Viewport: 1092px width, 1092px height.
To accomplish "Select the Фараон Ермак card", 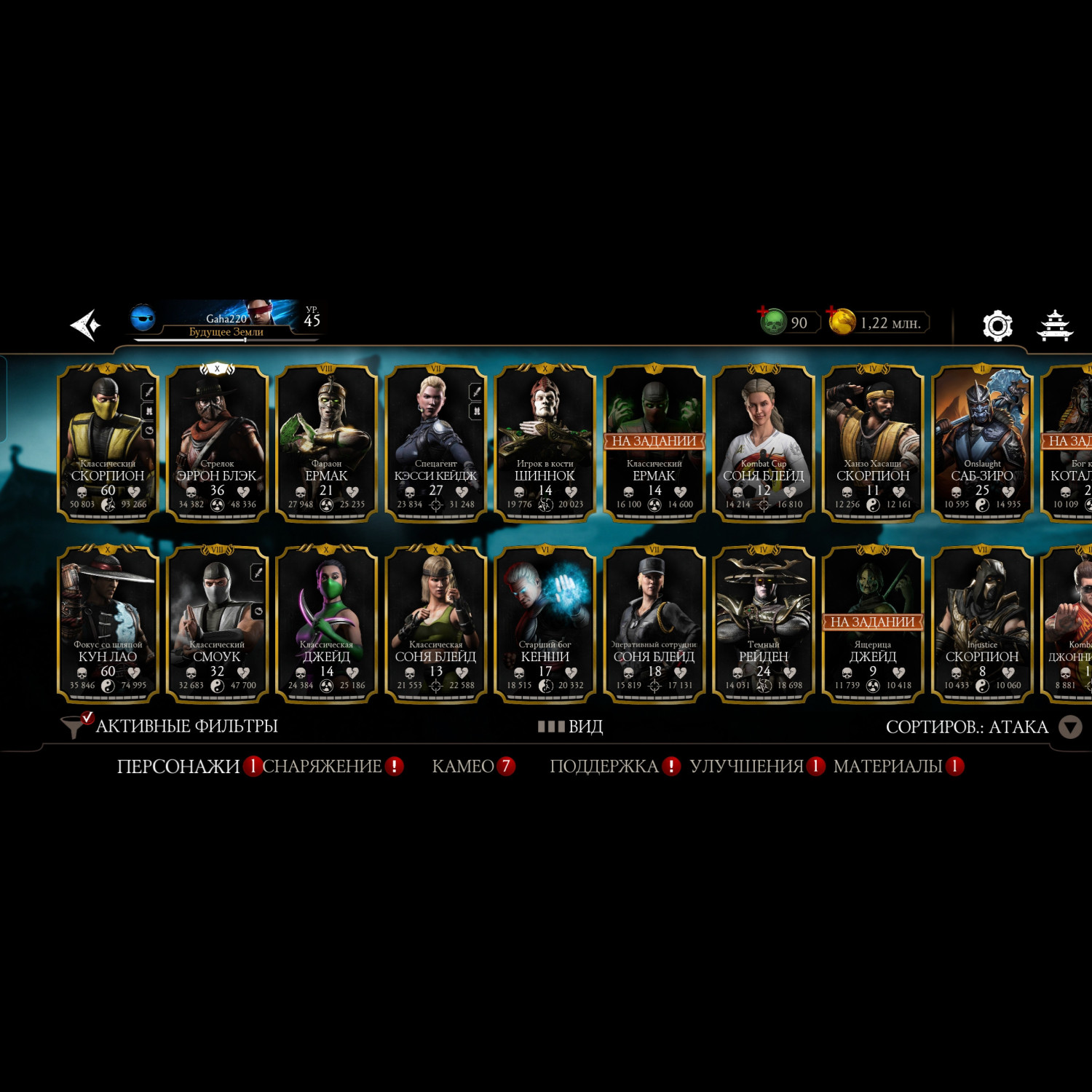I will point(326,443).
